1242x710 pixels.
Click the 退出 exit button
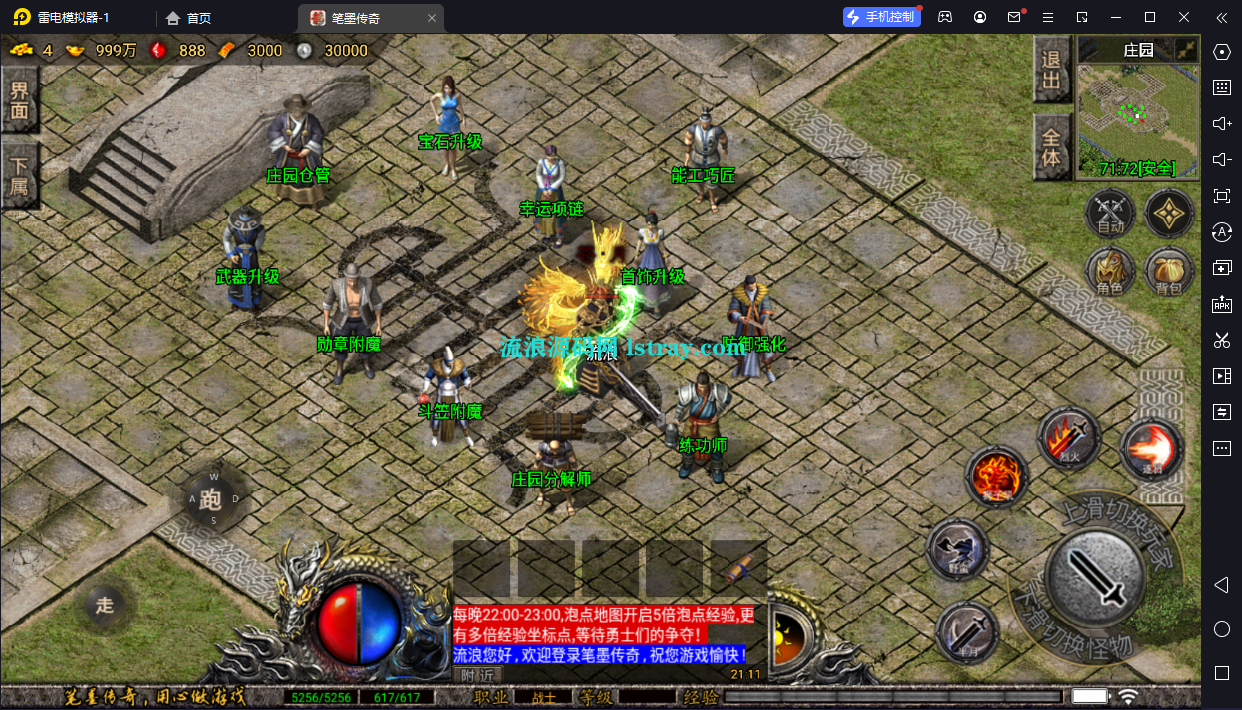tap(1051, 72)
